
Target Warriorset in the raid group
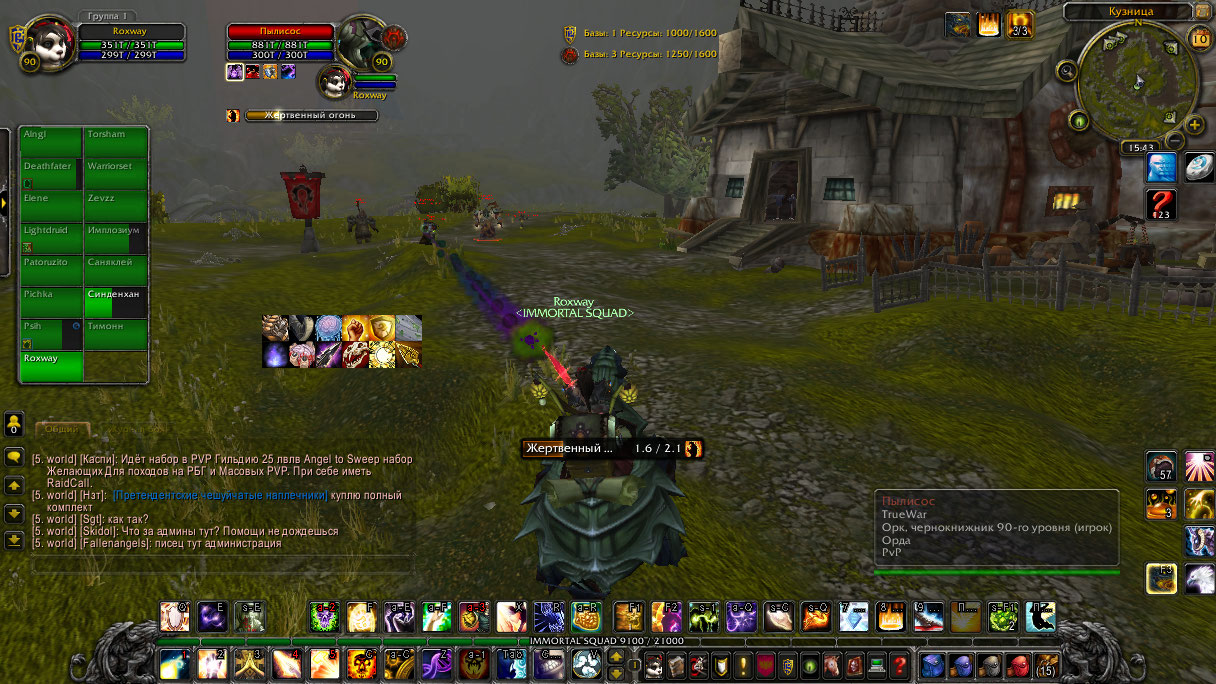(116, 173)
